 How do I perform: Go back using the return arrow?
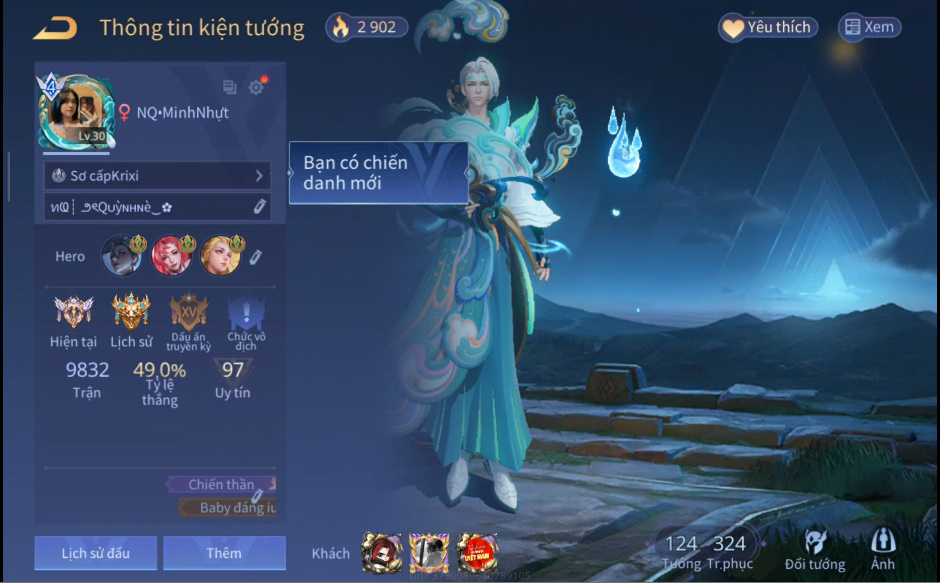[54, 28]
